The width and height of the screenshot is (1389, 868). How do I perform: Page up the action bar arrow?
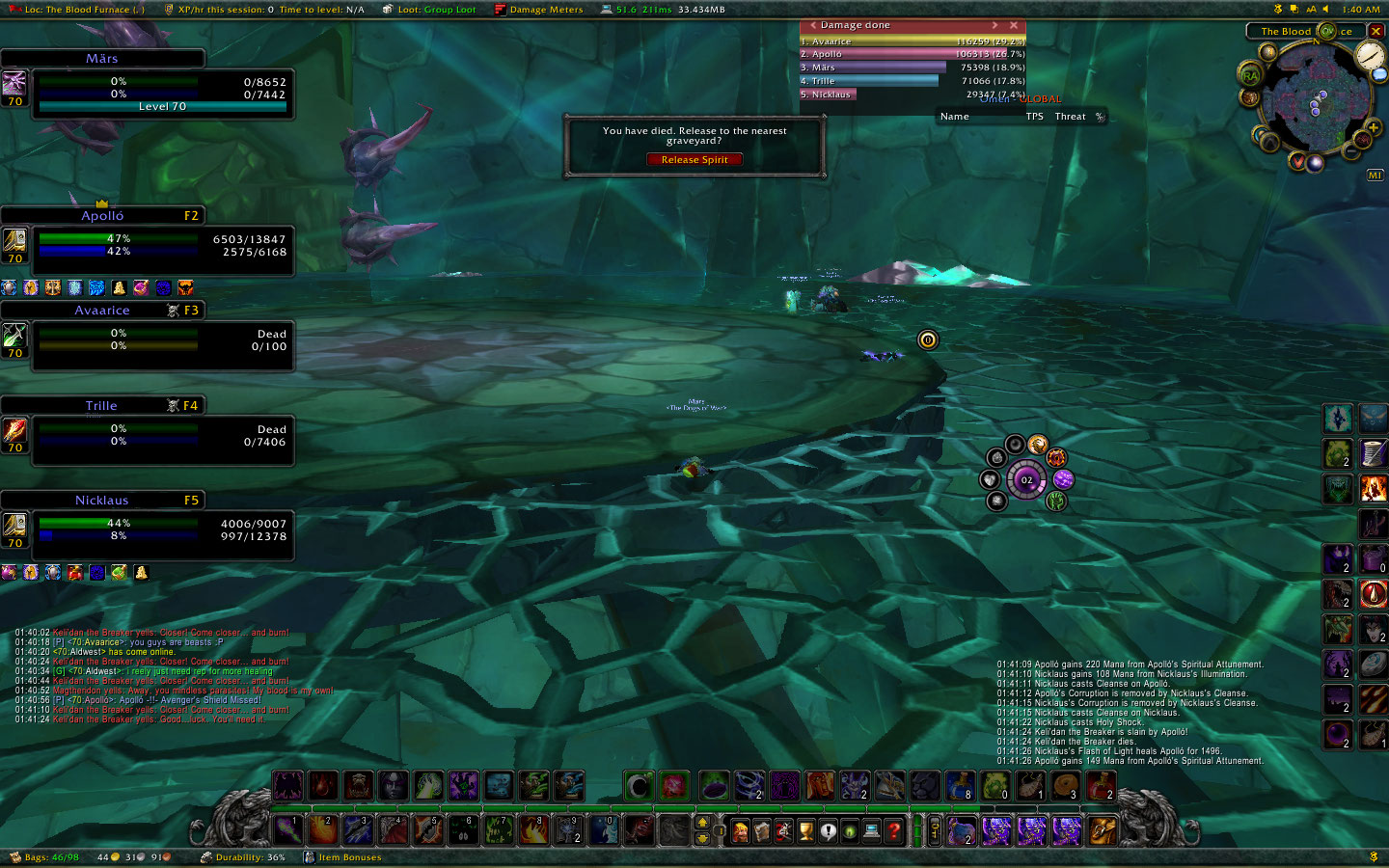pyautogui.click(x=702, y=823)
